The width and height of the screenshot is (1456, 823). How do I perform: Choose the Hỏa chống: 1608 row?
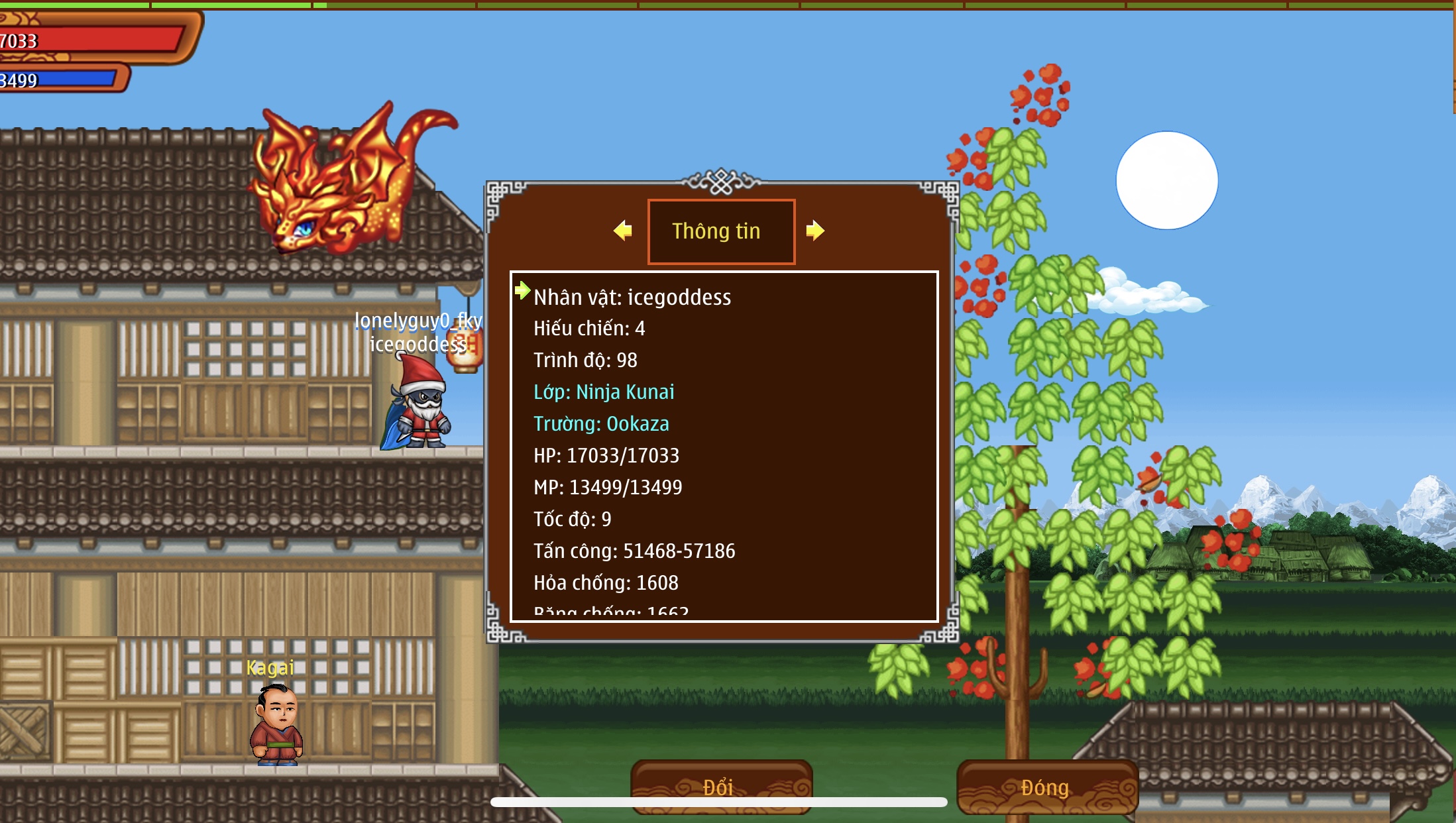click(x=606, y=583)
